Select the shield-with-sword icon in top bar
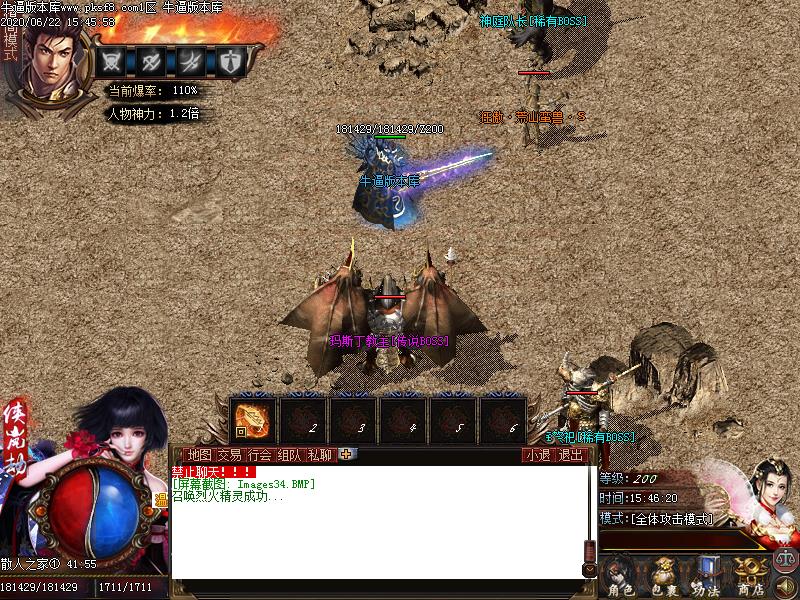The image size is (800, 600). click(231, 61)
